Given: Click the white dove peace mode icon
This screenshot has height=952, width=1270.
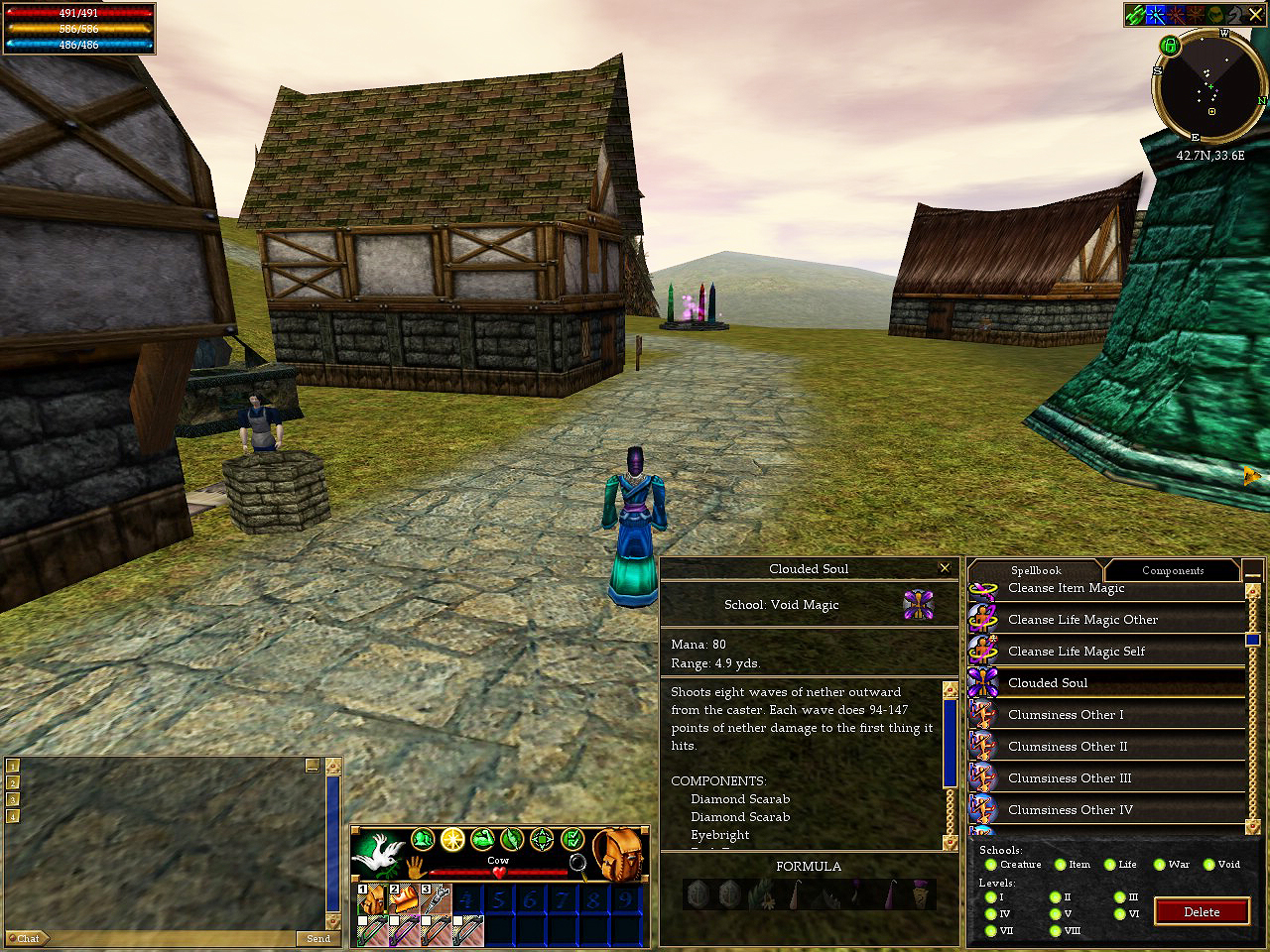Looking at the screenshot, I should pos(379,855).
